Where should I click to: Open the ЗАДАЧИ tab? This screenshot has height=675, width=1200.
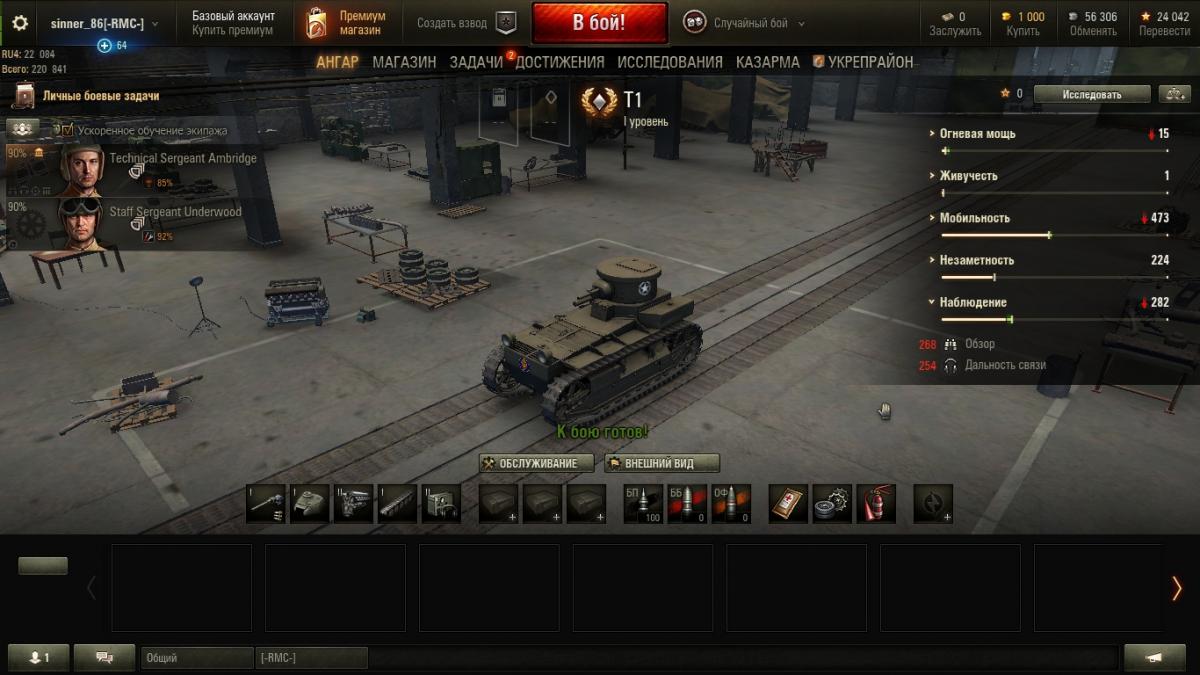pos(476,62)
